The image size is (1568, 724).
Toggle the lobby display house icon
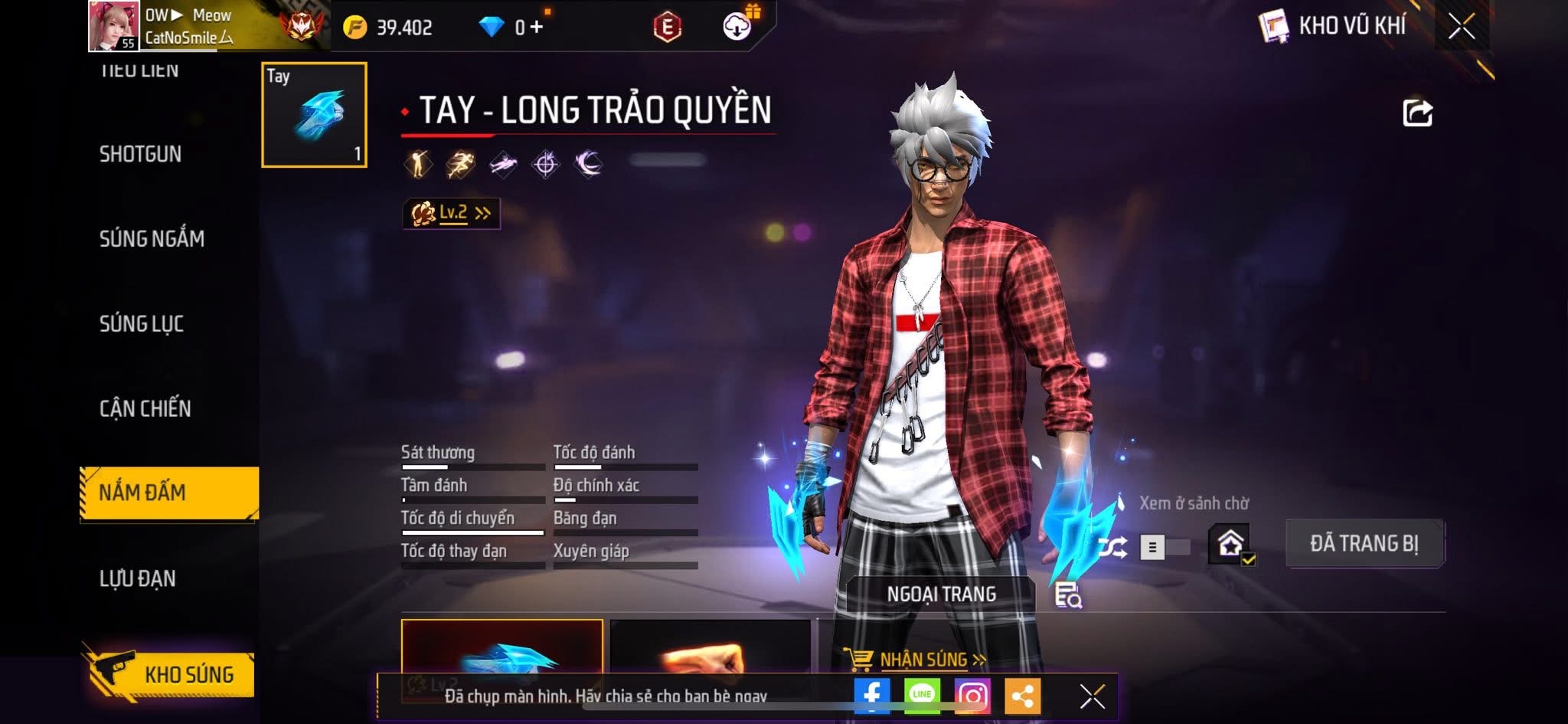1230,544
